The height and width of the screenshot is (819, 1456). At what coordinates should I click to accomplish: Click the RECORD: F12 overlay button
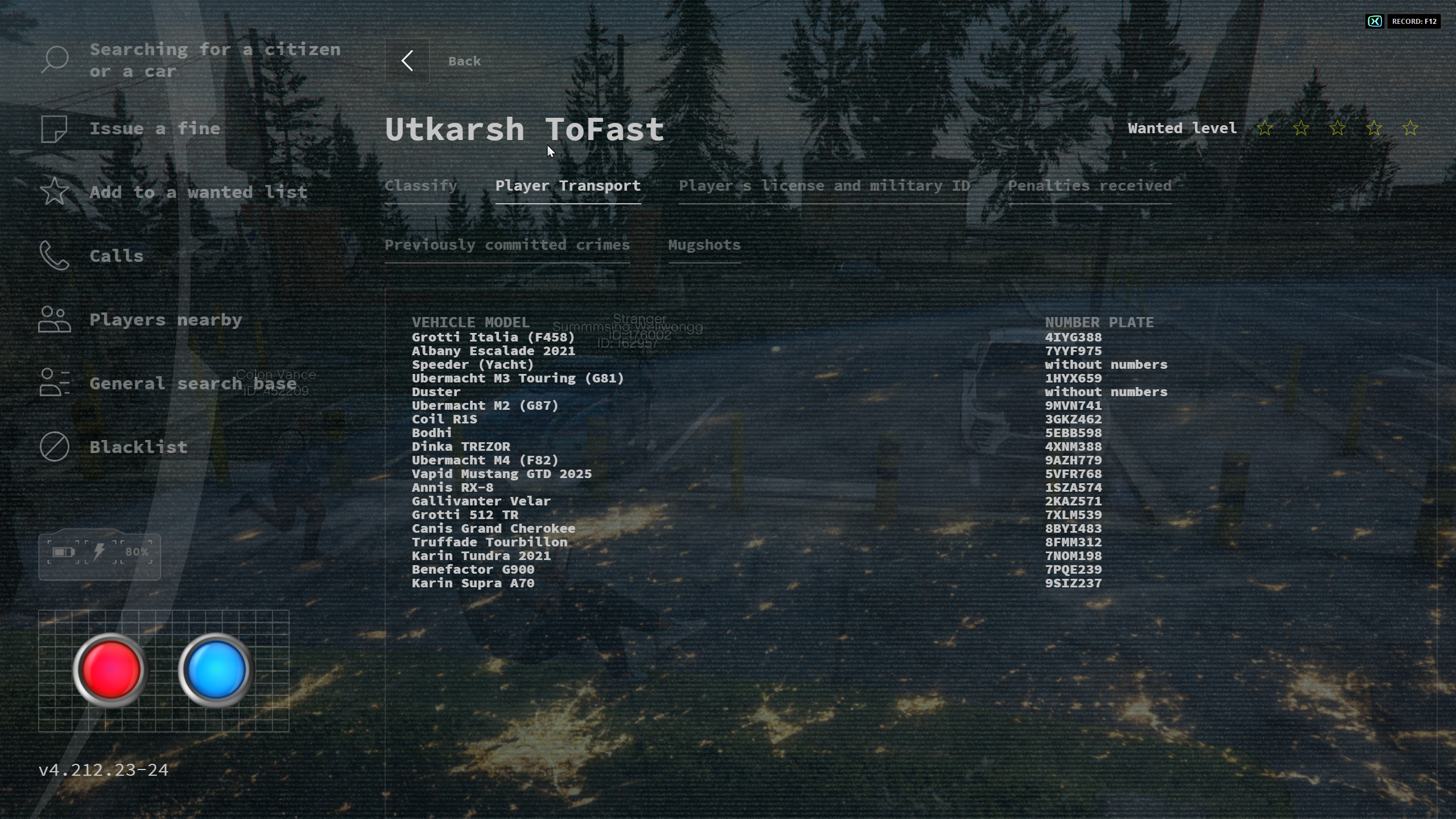(1413, 22)
